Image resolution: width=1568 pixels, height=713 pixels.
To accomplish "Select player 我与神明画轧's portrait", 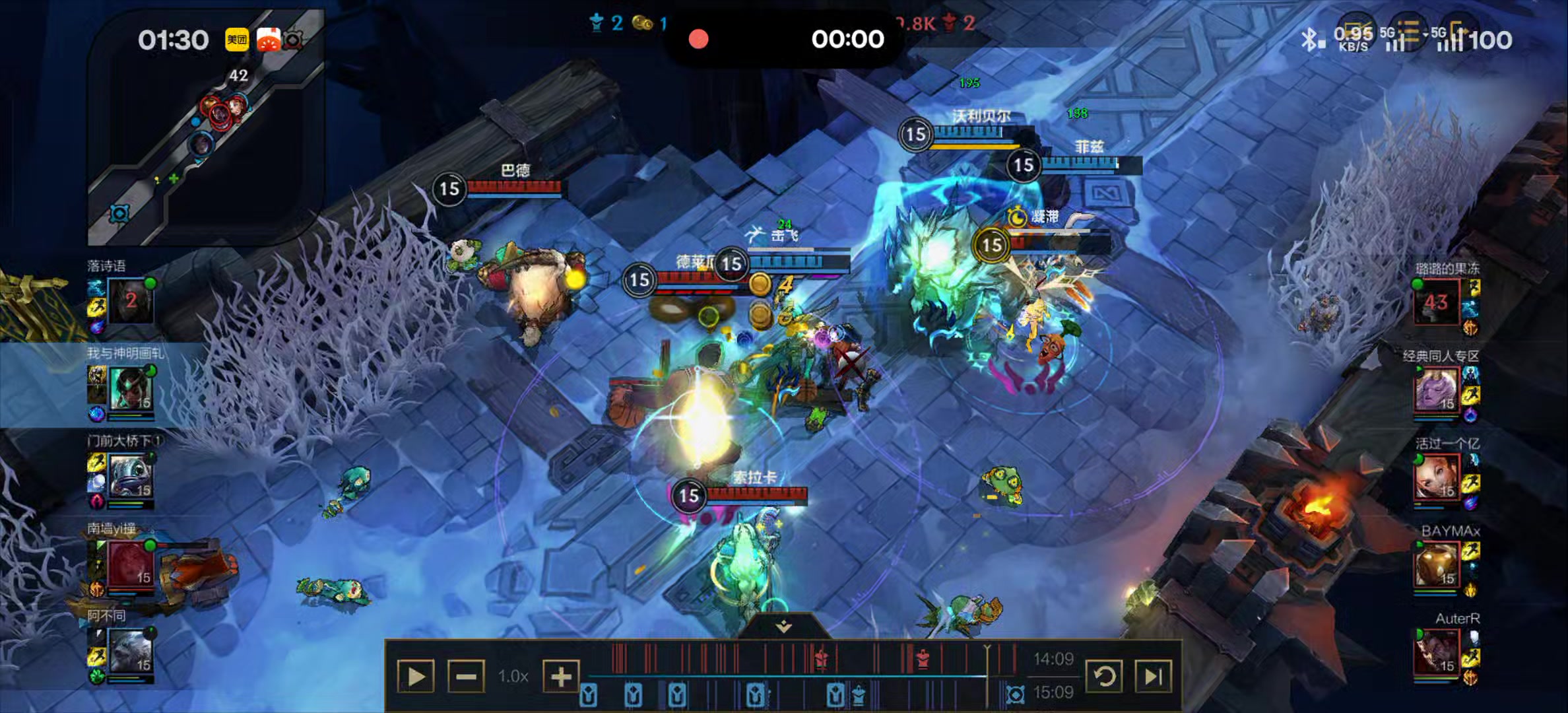I will point(130,389).
